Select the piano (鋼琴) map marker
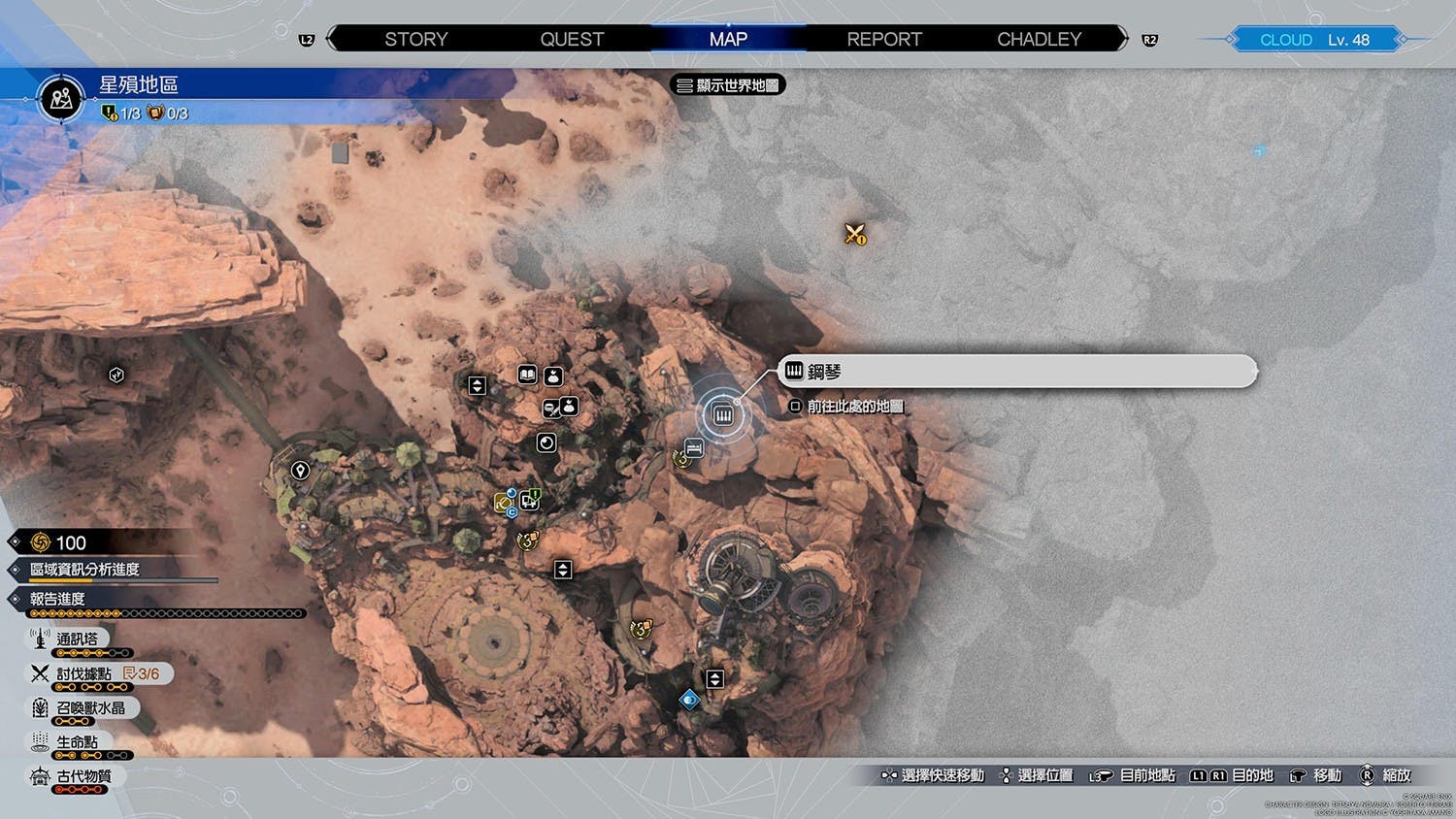Image resolution: width=1456 pixels, height=819 pixels. point(723,415)
